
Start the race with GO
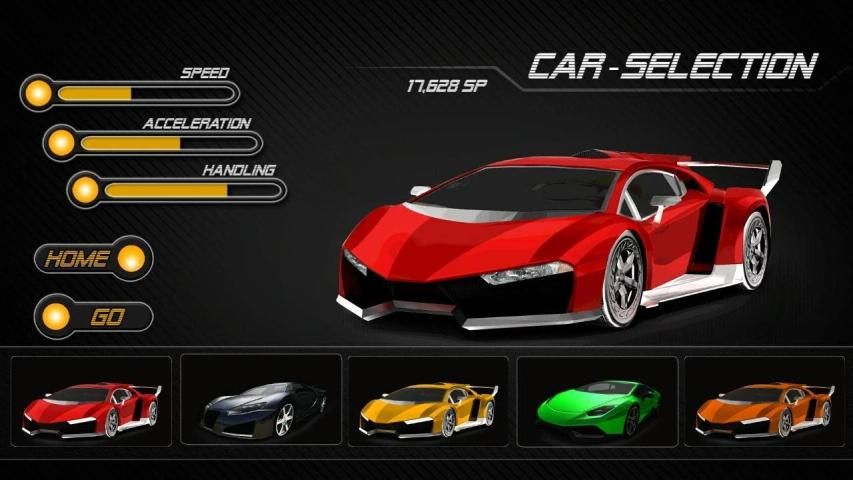pos(92,317)
